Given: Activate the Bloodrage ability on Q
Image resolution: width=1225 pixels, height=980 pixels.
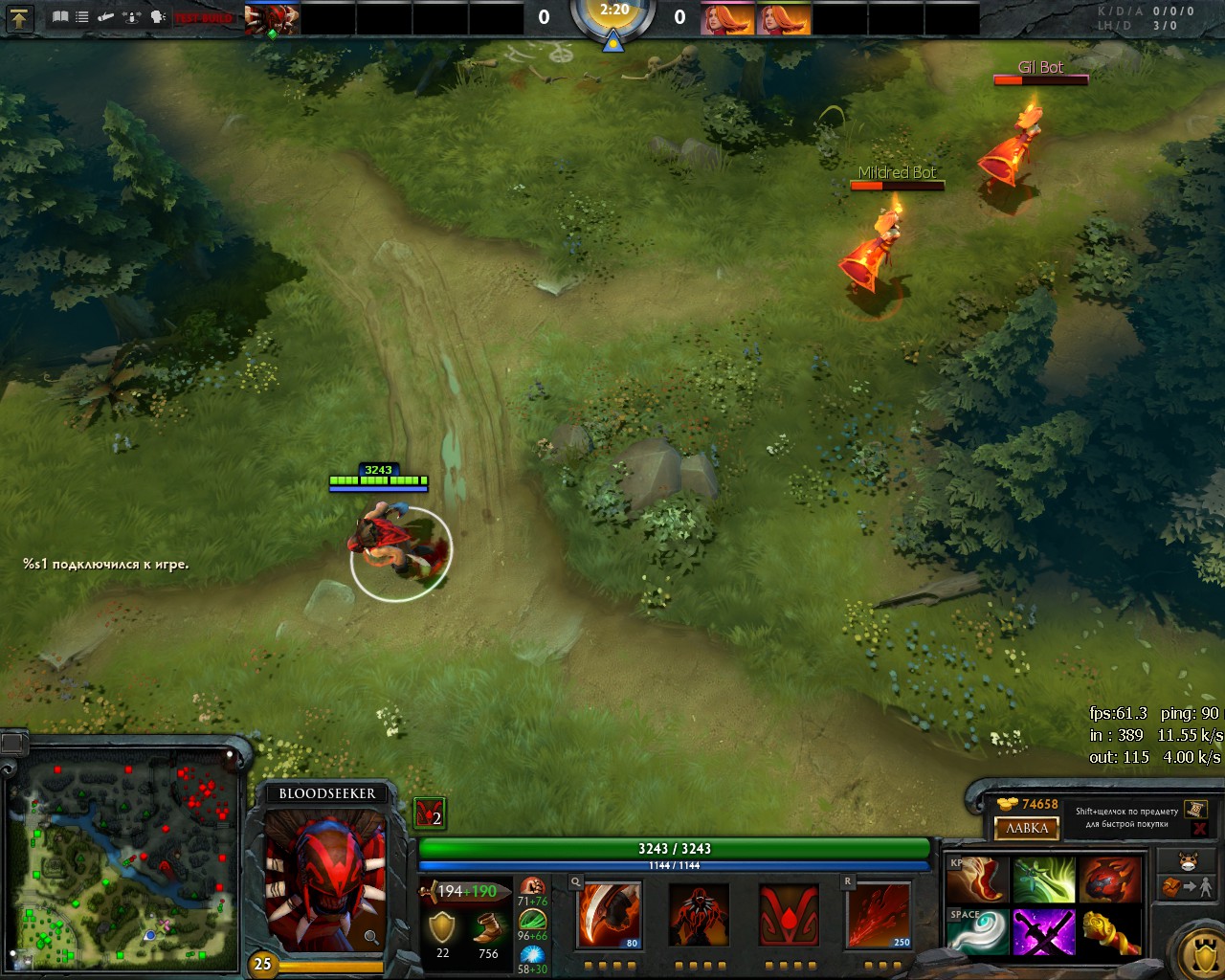Looking at the screenshot, I should coord(608,915).
